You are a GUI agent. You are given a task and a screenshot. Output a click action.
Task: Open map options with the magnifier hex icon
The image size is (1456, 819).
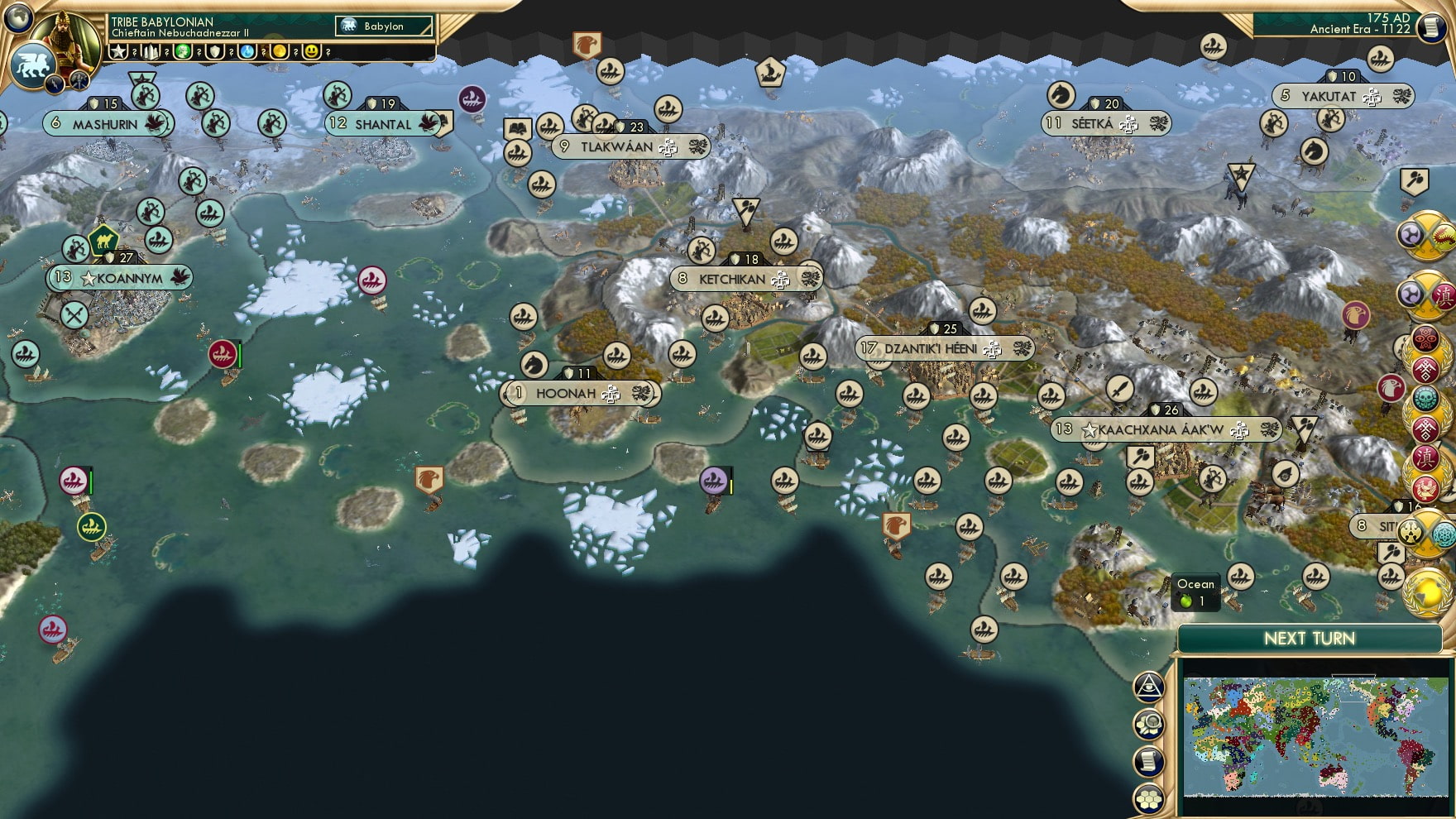tap(1148, 724)
